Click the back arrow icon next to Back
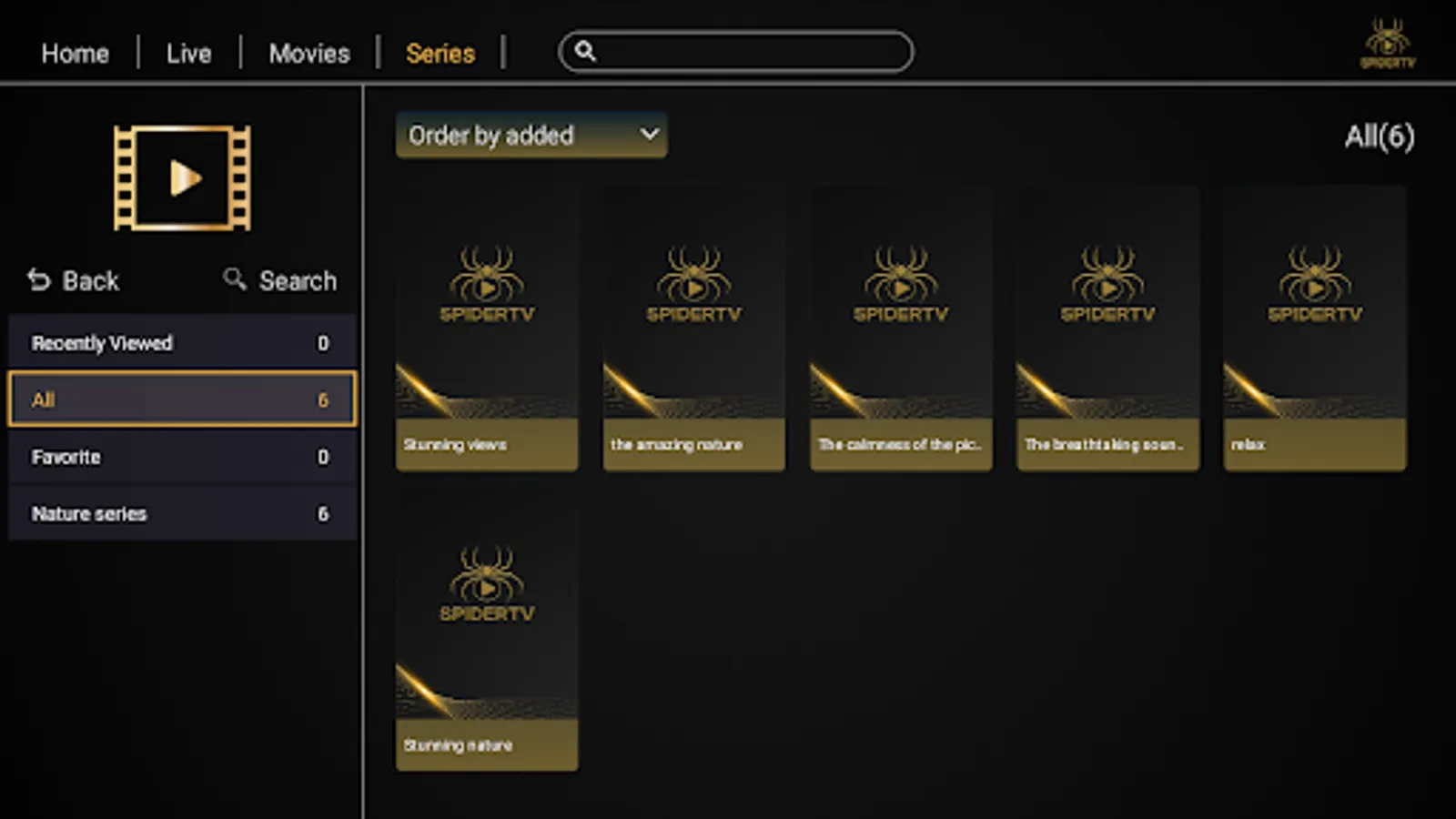The height and width of the screenshot is (819, 1456). (37, 280)
